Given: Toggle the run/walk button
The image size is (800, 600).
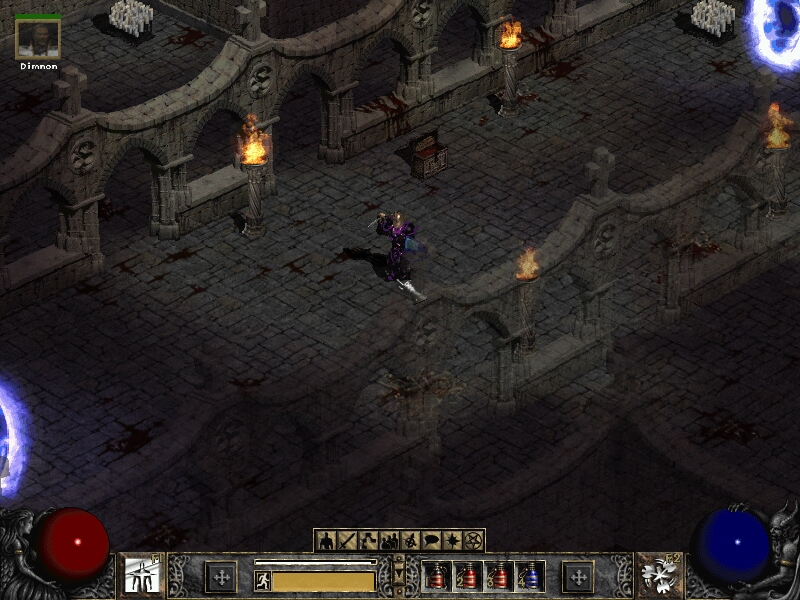Looking at the screenshot, I should 262,580.
